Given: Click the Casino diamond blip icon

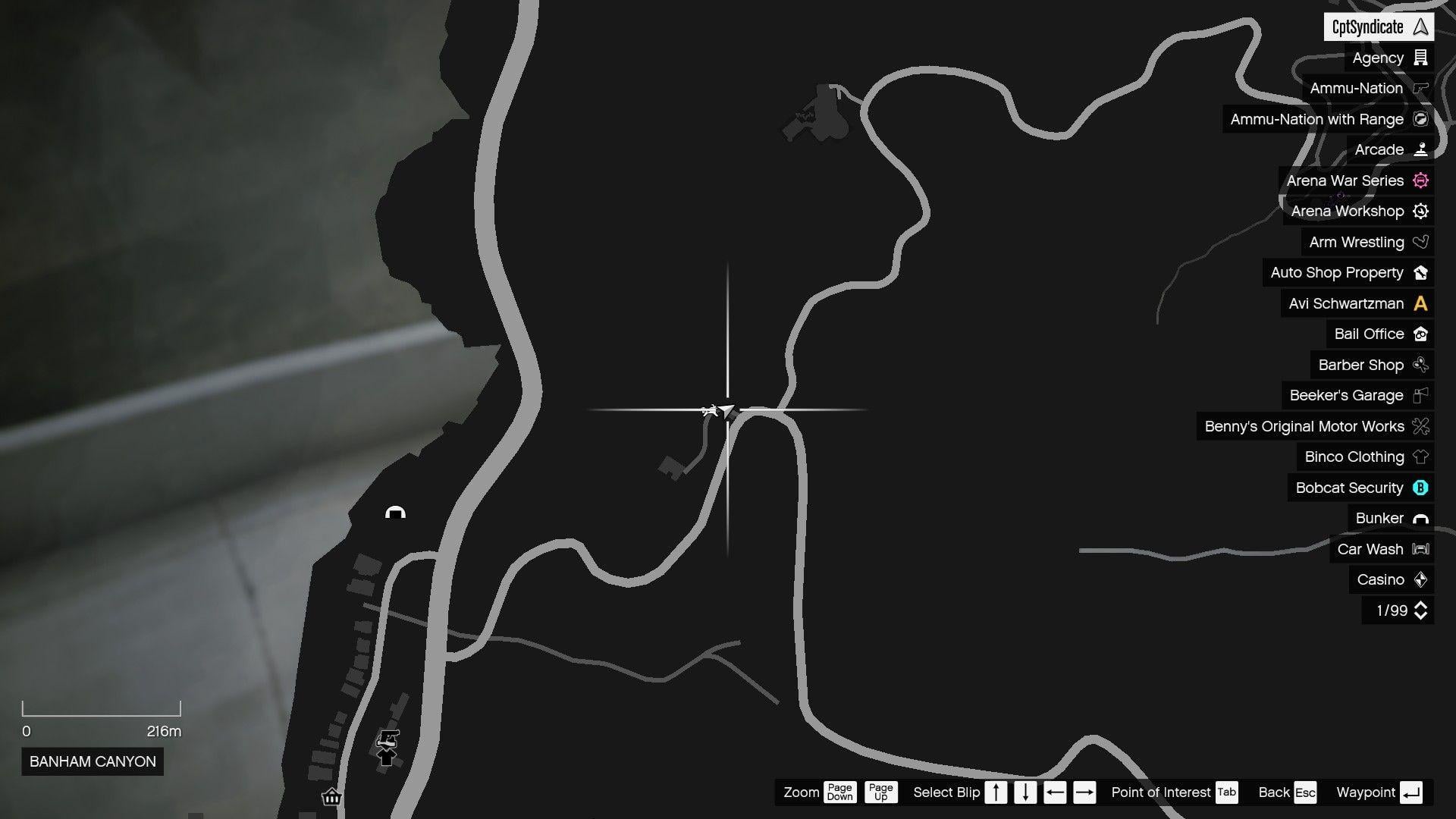Looking at the screenshot, I should click(x=1420, y=579).
